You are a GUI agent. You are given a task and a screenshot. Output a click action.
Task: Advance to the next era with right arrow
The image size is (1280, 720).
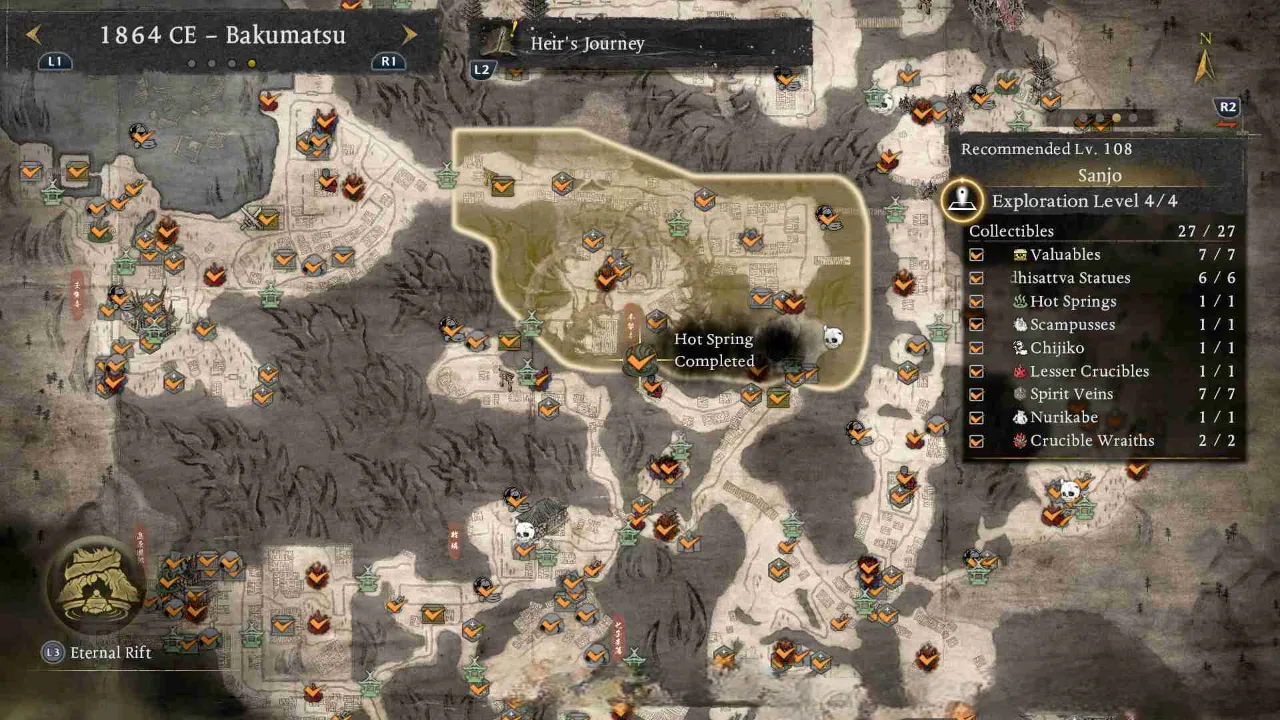[409, 35]
